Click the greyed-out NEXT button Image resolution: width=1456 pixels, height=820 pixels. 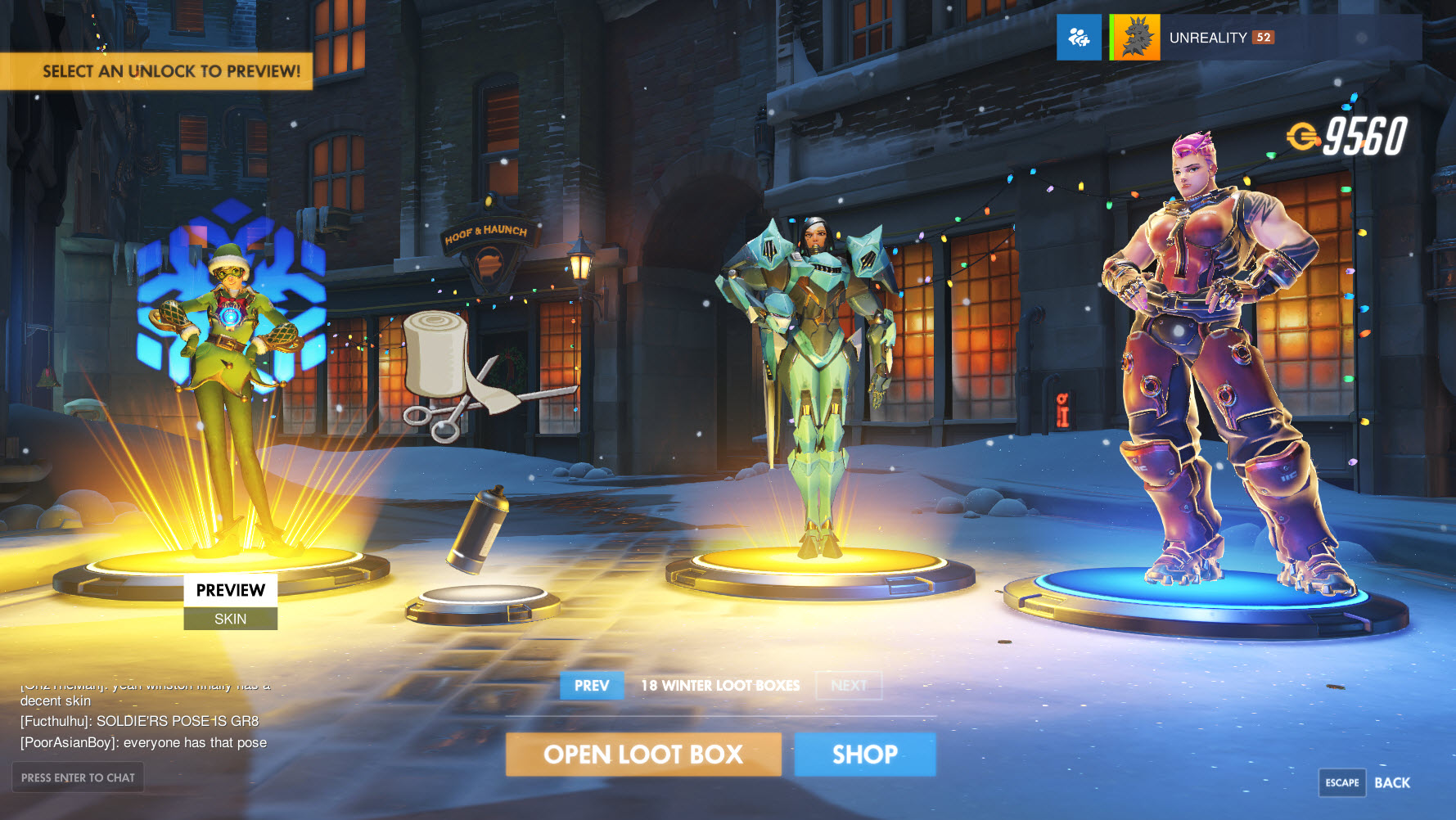(849, 686)
